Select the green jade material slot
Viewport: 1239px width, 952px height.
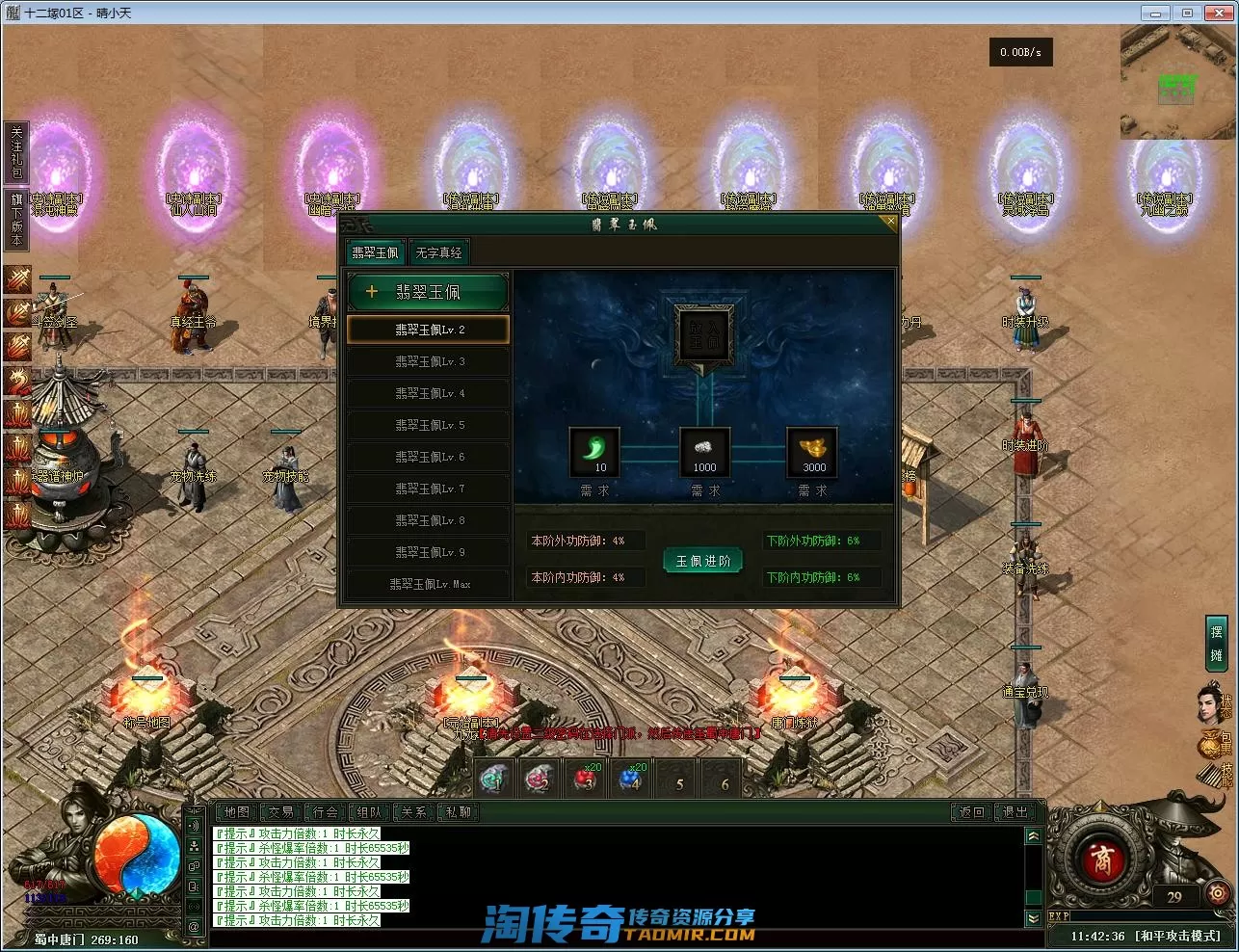click(594, 452)
